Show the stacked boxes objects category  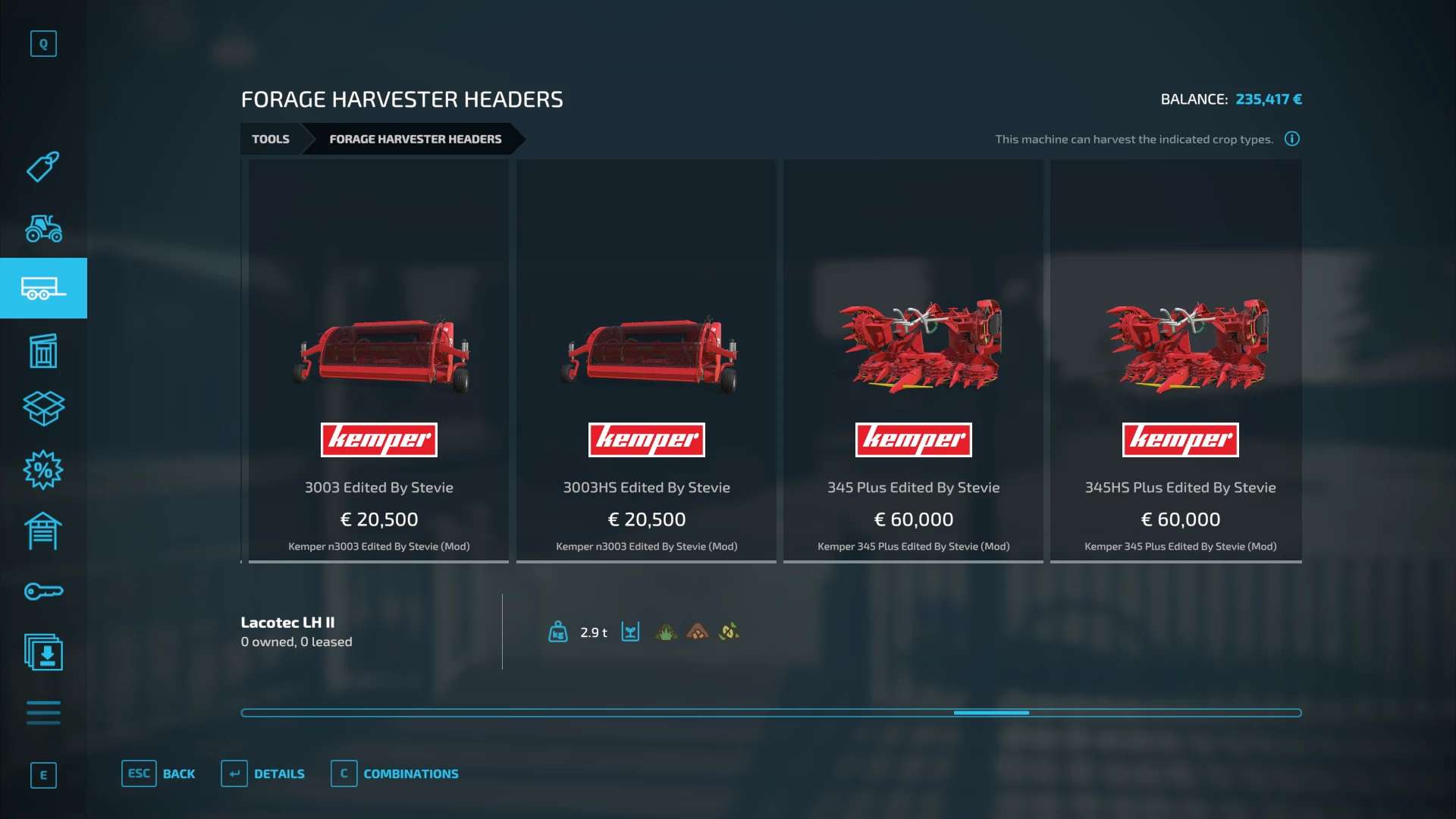[x=43, y=408]
